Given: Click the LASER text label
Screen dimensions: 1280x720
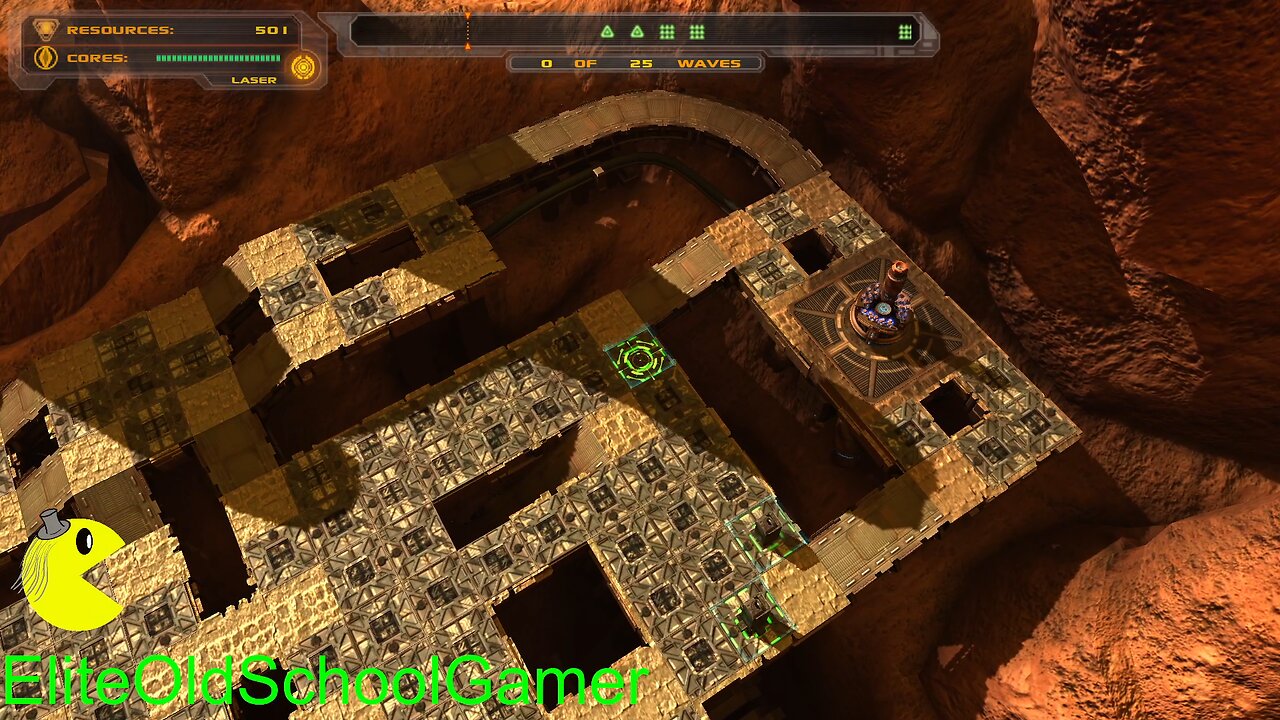Looking at the screenshot, I should tap(256, 79).
